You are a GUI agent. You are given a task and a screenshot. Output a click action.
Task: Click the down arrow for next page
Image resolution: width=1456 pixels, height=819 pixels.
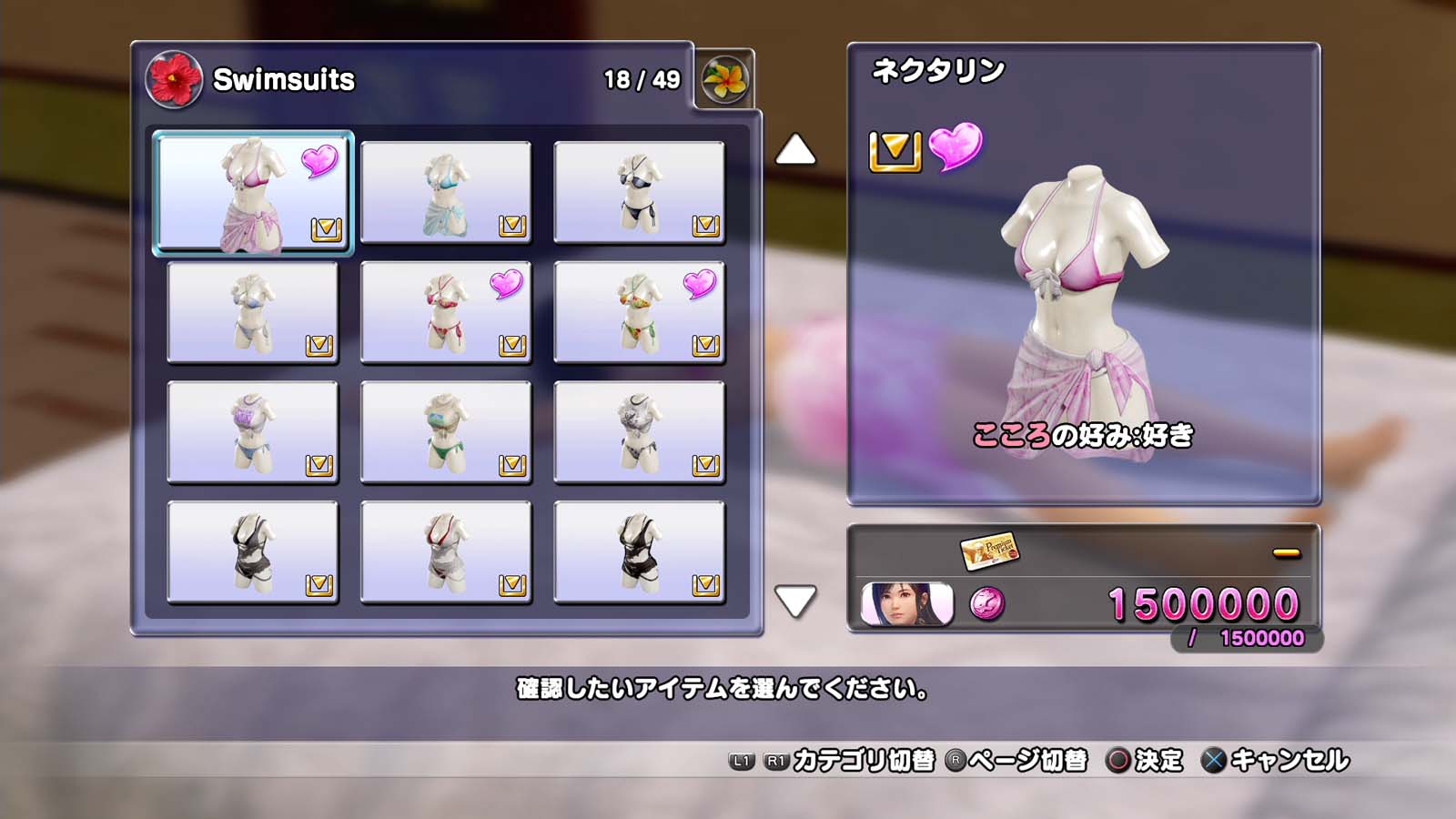(x=794, y=601)
